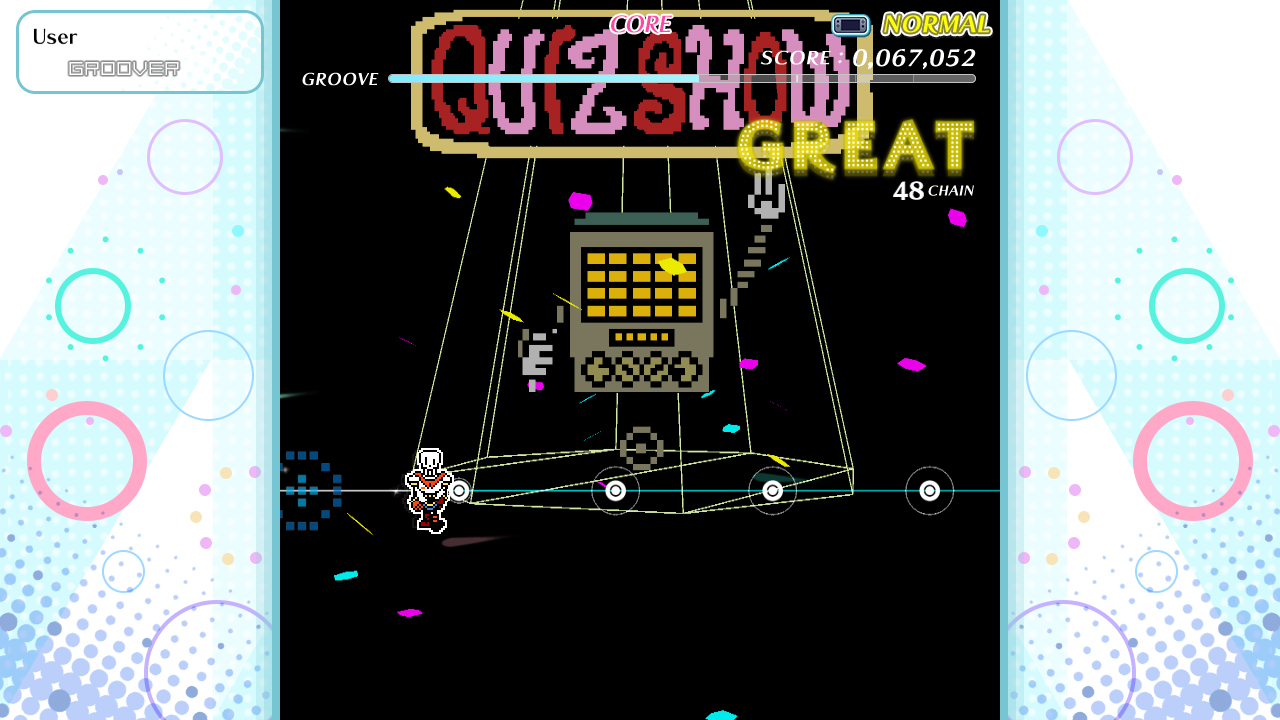Click the handheld console icon beside NORMAL
Viewport: 1280px width, 720px height.
pyautogui.click(x=848, y=24)
